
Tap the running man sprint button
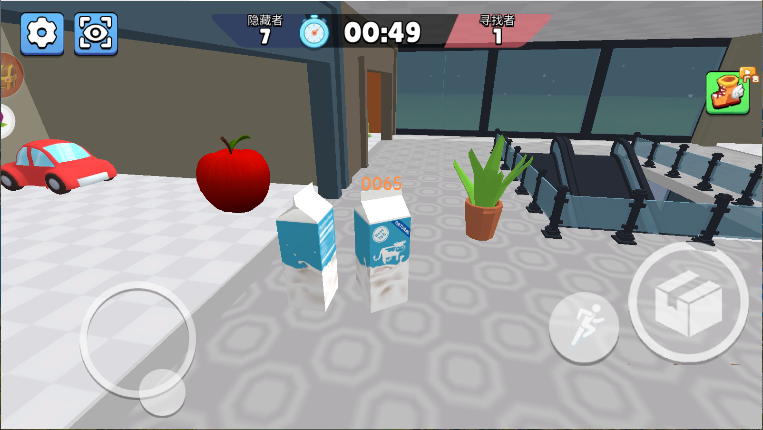click(x=583, y=327)
